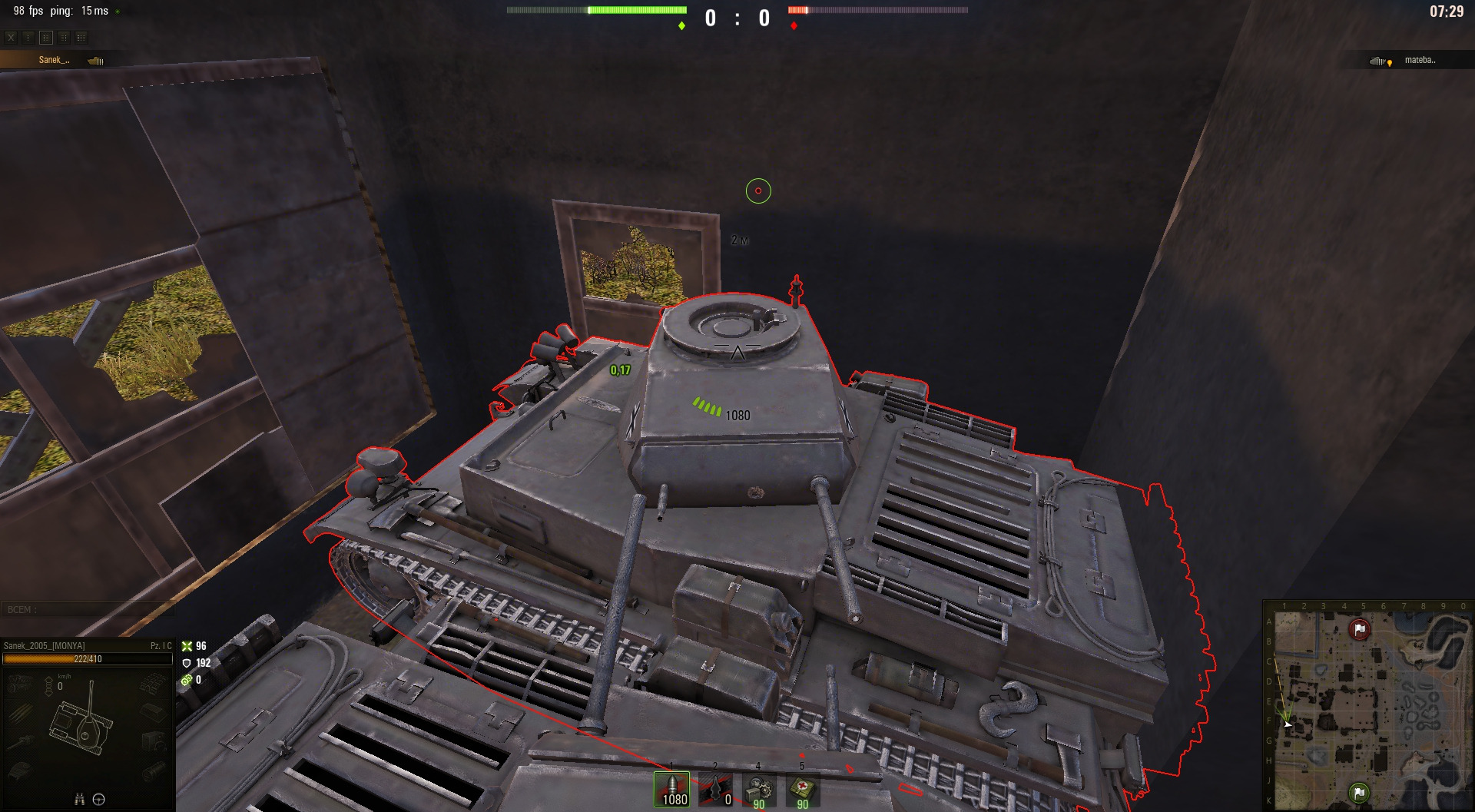Select the engine module icon on the damage panel
This screenshot has height=812, width=1475.
pyautogui.click(x=18, y=683)
